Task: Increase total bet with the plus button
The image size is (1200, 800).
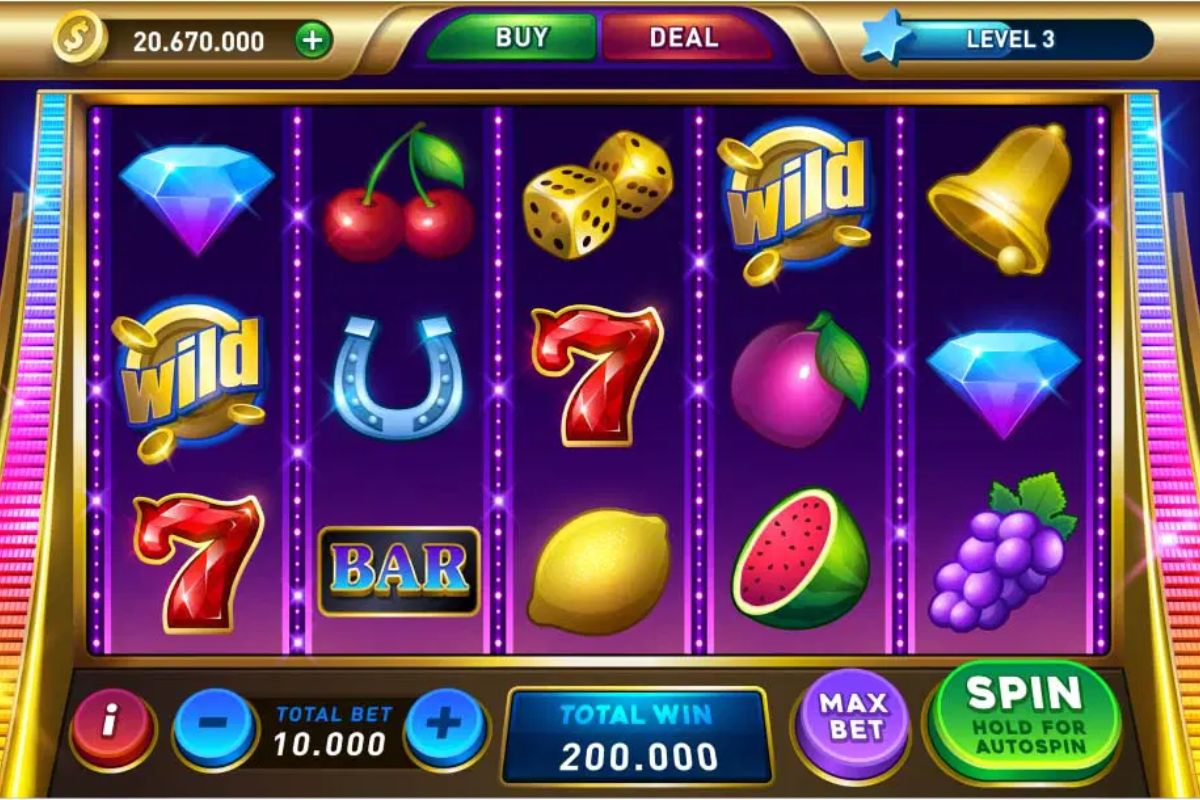Action: 445,726
